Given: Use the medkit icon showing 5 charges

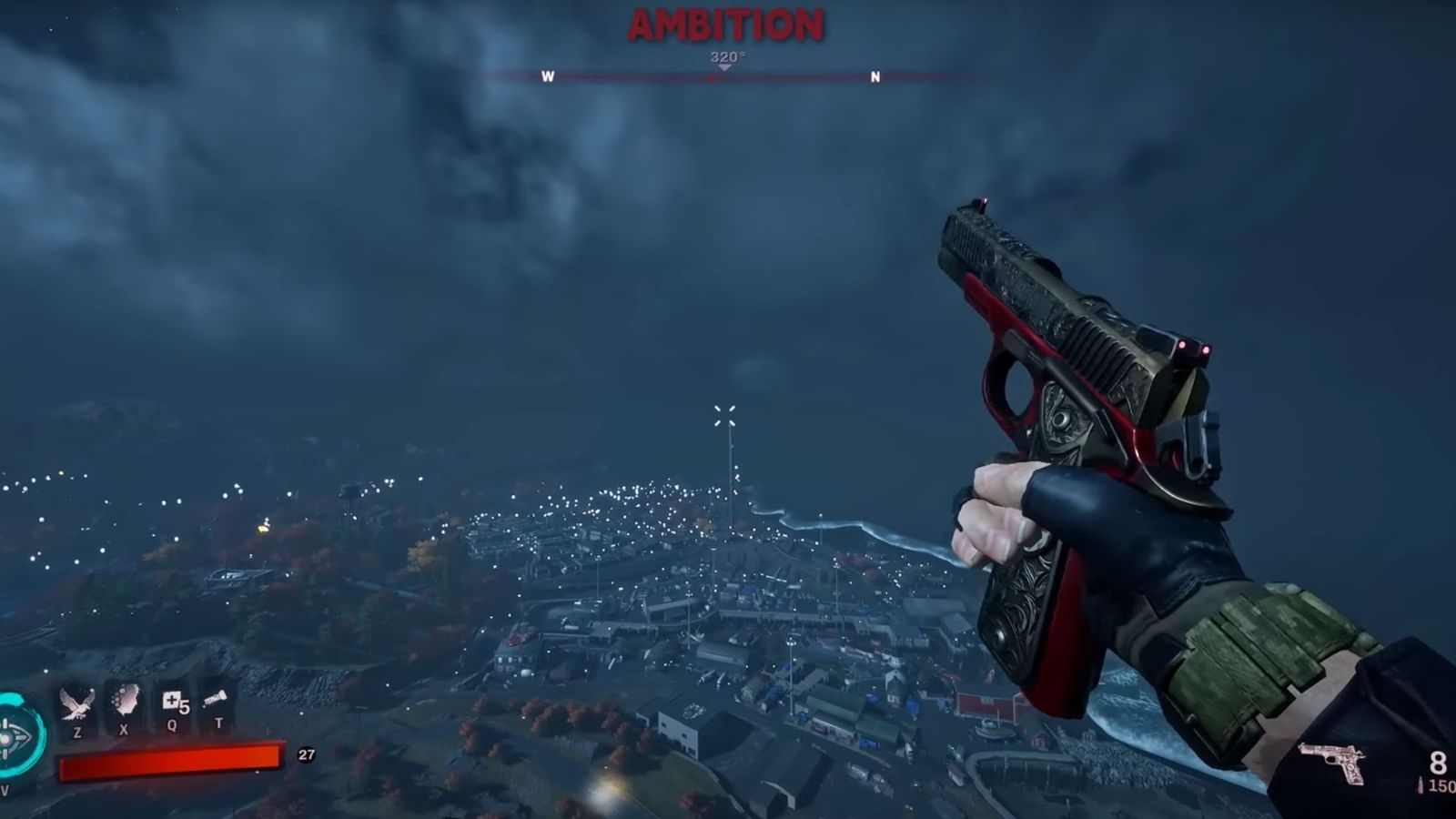Looking at the screenshot, I should pyautogui.click(x=175, y=701).
